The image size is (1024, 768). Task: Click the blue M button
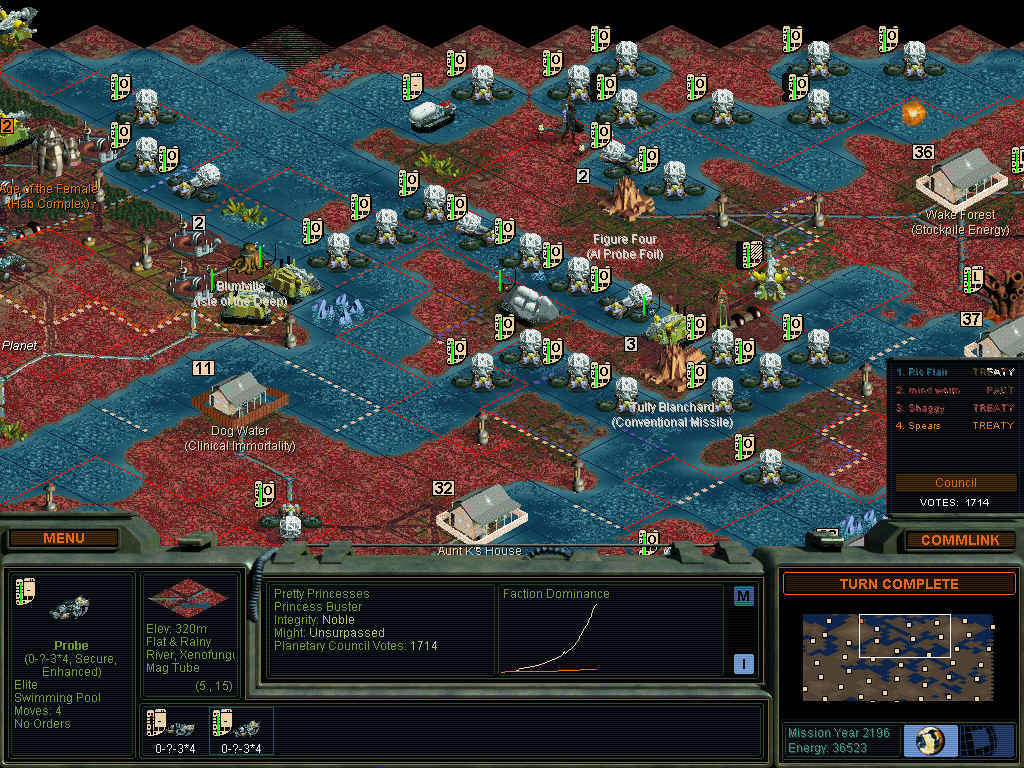[x=743, y=596]
